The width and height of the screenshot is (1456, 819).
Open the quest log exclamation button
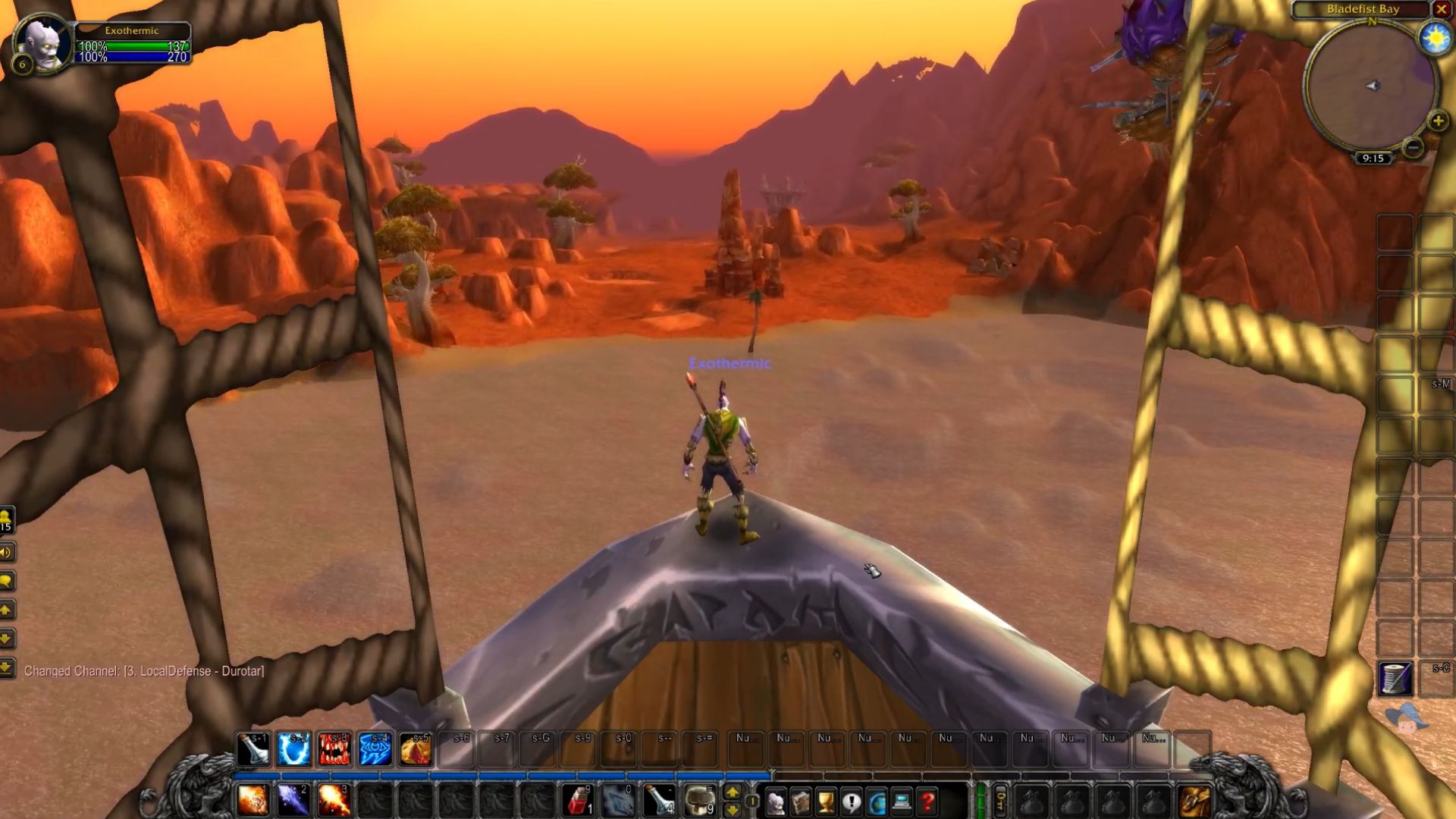pyautogui.click(x=852, y=802)
